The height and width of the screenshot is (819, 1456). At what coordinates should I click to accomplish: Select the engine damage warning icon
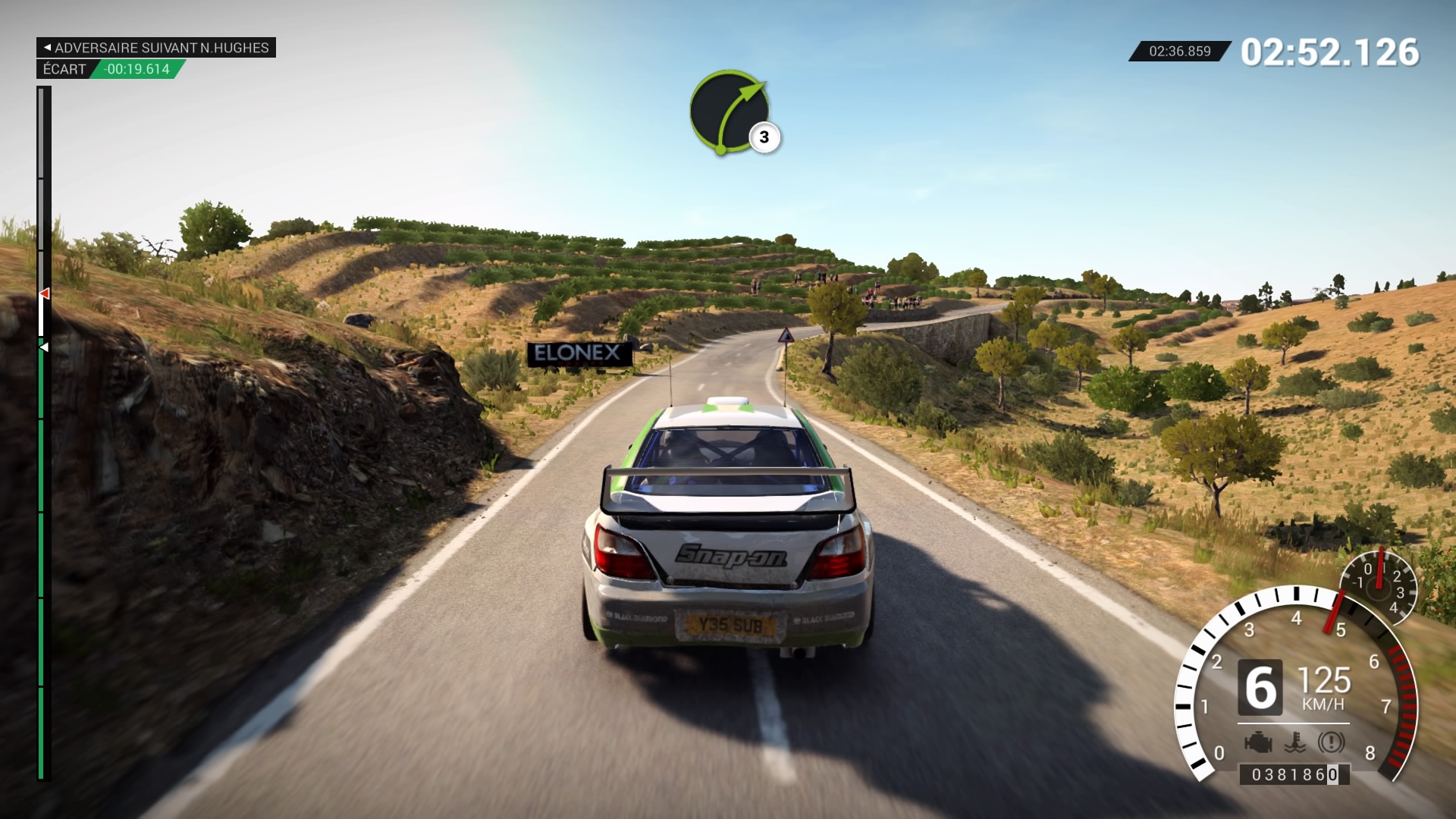pyautogui.click(x=1258, y=742)
